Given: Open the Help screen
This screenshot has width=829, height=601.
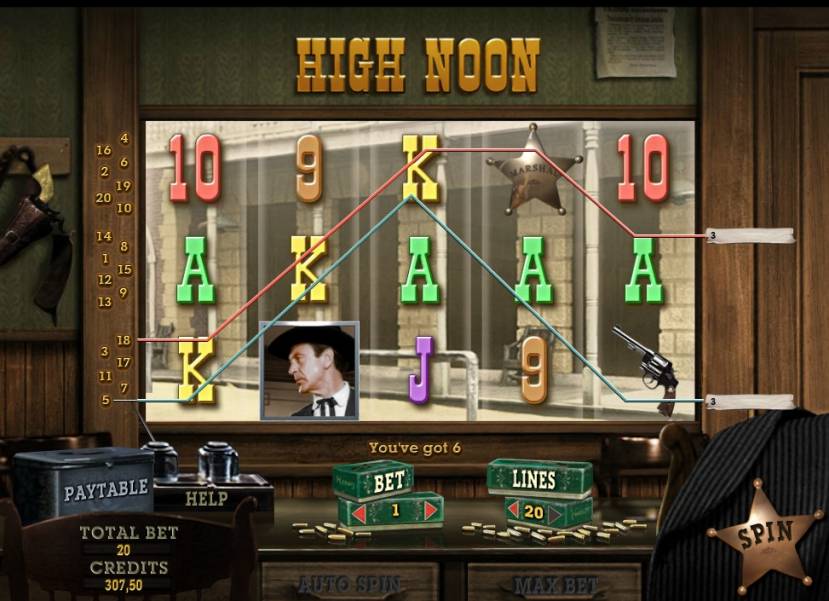Looking at the screenshot, I should click(207, 498).
